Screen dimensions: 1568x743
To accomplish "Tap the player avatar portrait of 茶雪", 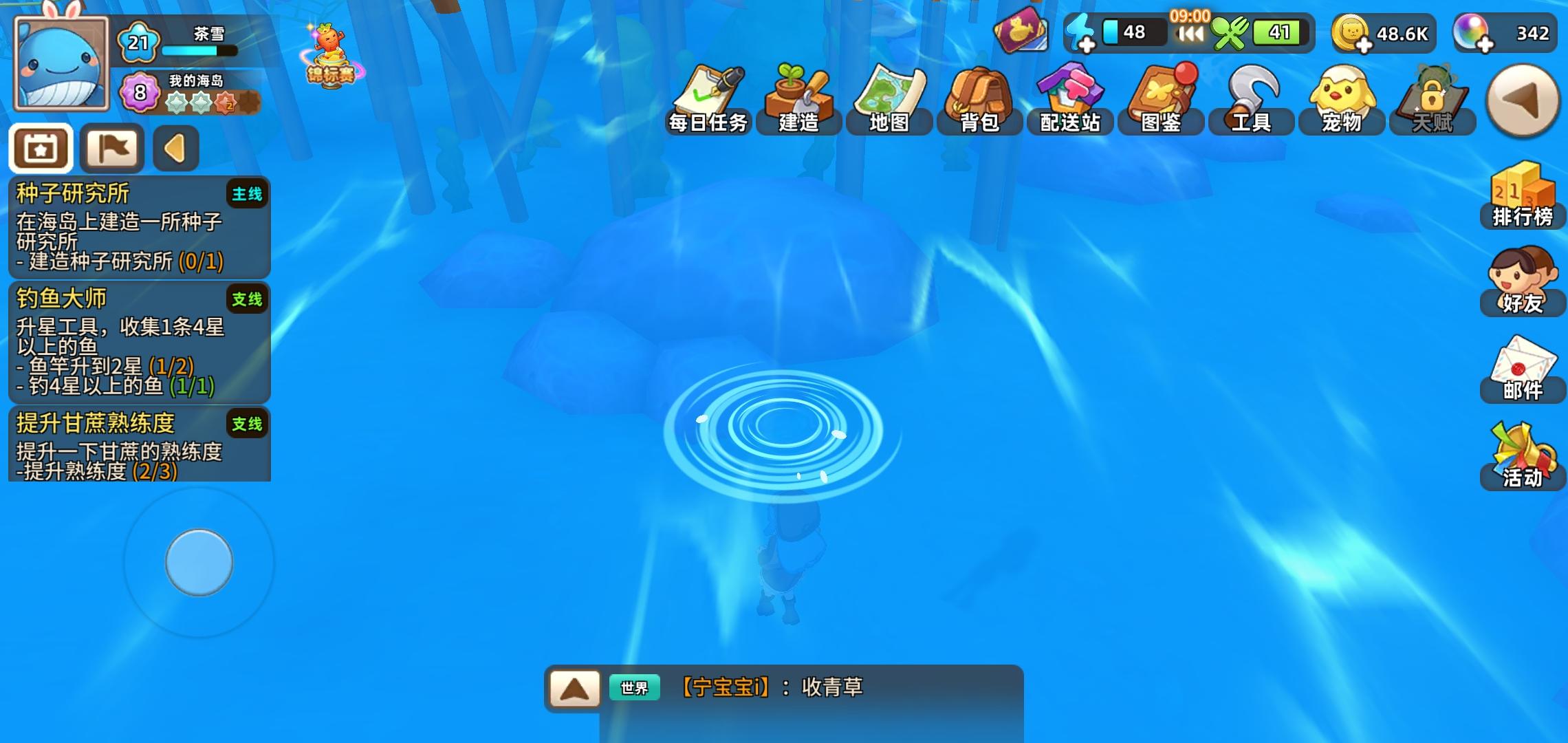I will pyautogui.click(x=62, y=62).
